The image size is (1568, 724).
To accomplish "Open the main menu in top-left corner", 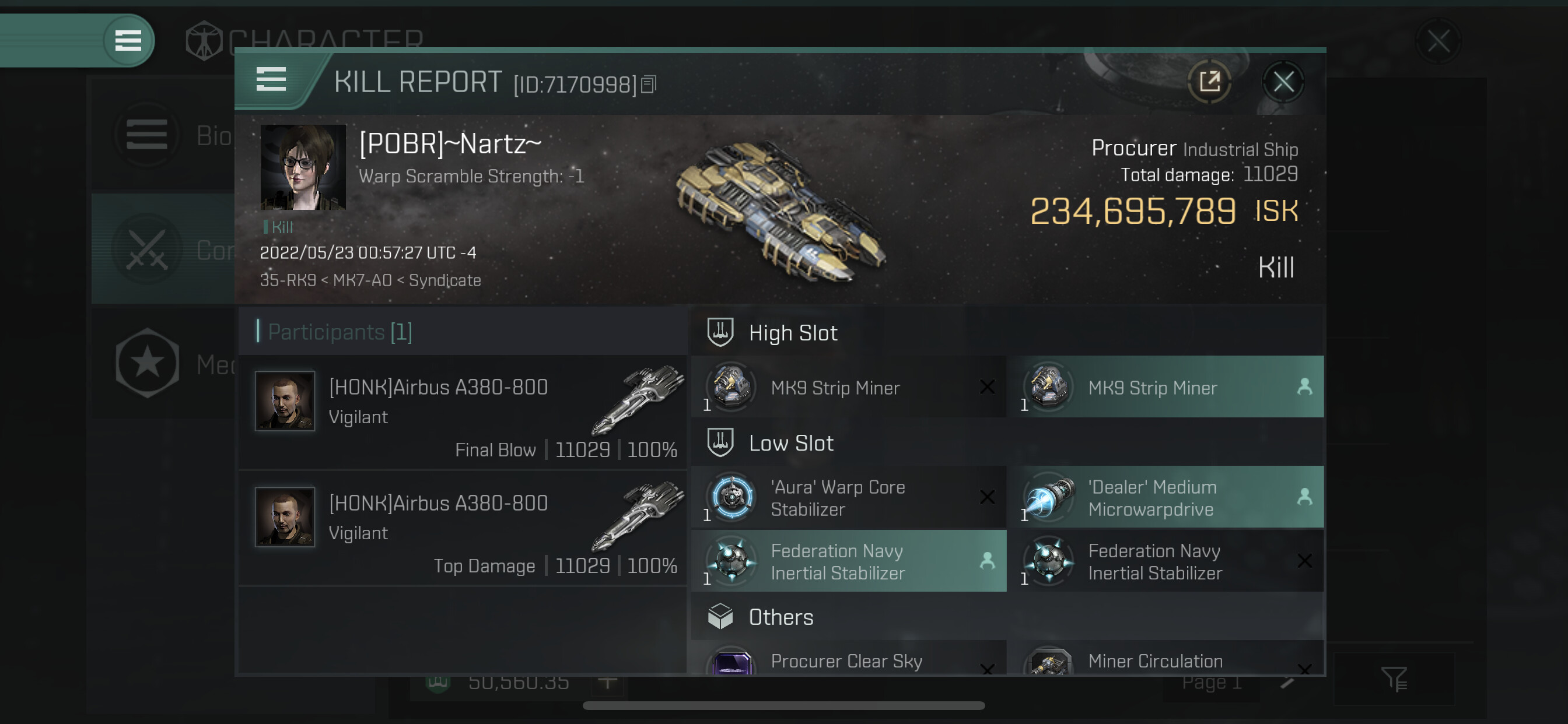I will 128,41.
